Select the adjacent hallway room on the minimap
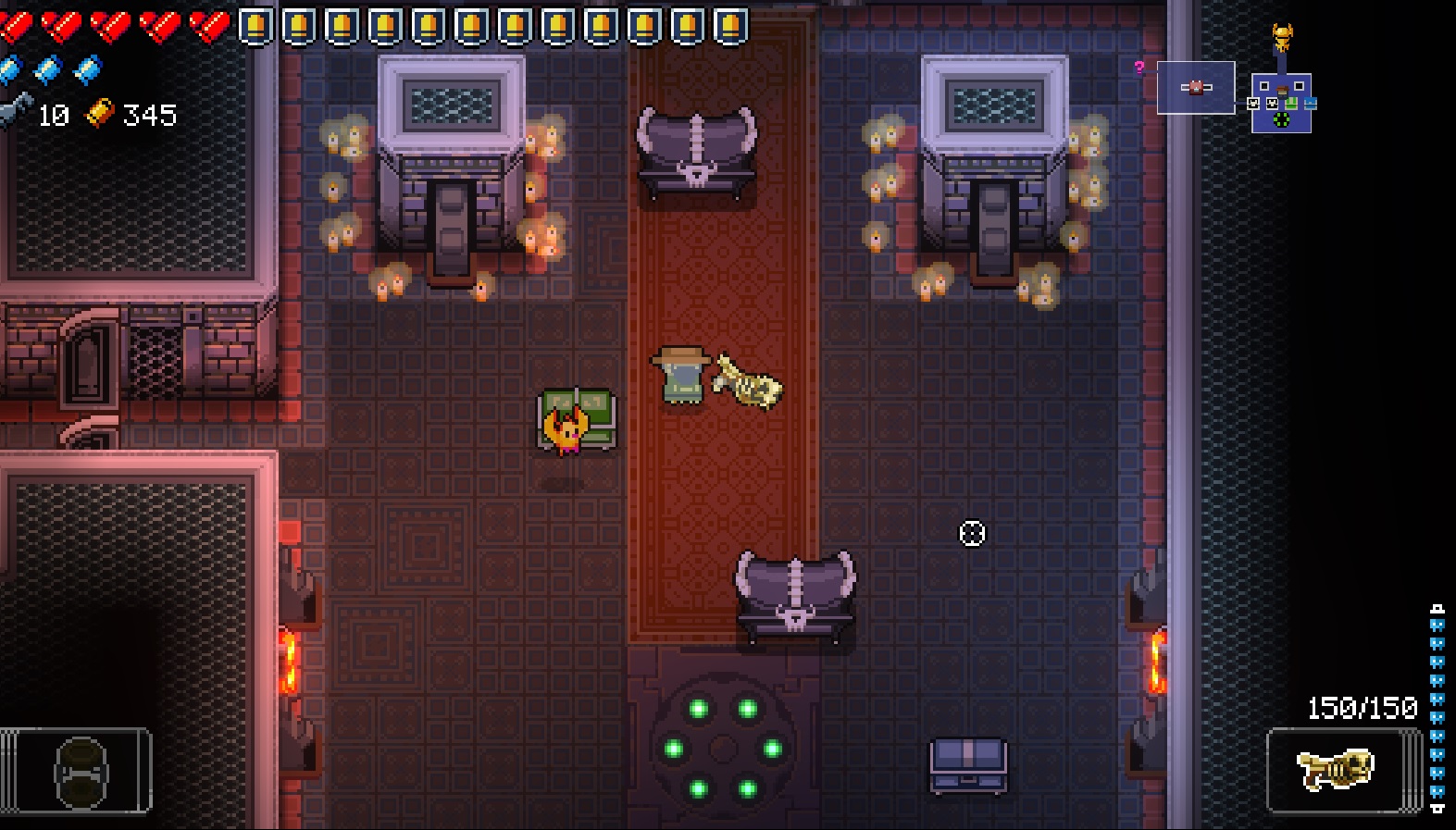Image resolution: width=1456 pixels, height=830 pixels. point(1196,87)
